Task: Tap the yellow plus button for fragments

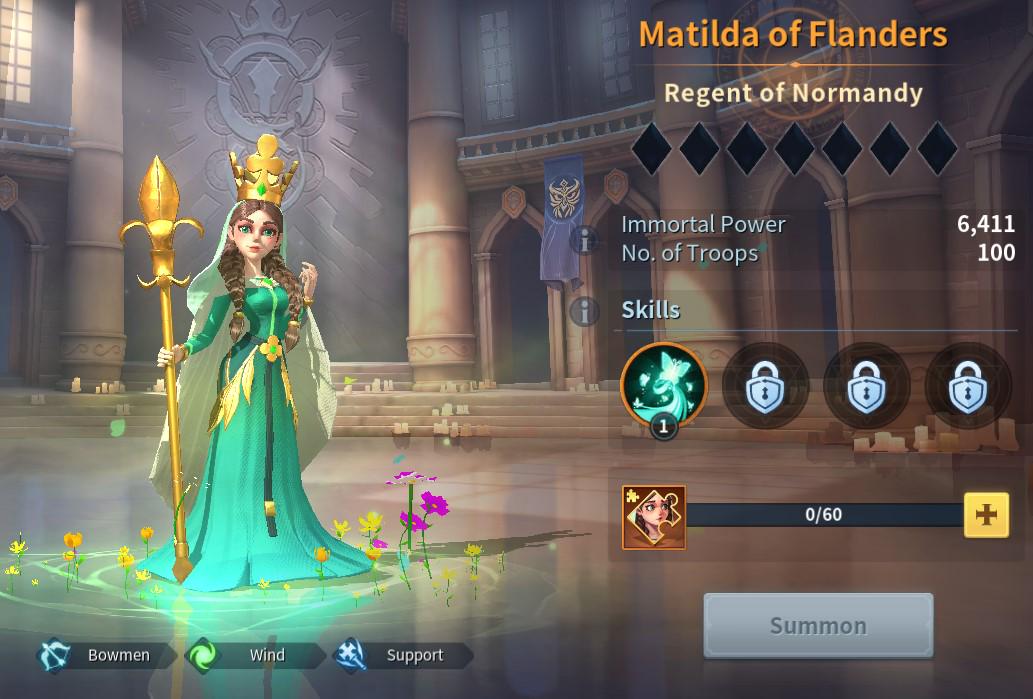Action: coord(985,515)
